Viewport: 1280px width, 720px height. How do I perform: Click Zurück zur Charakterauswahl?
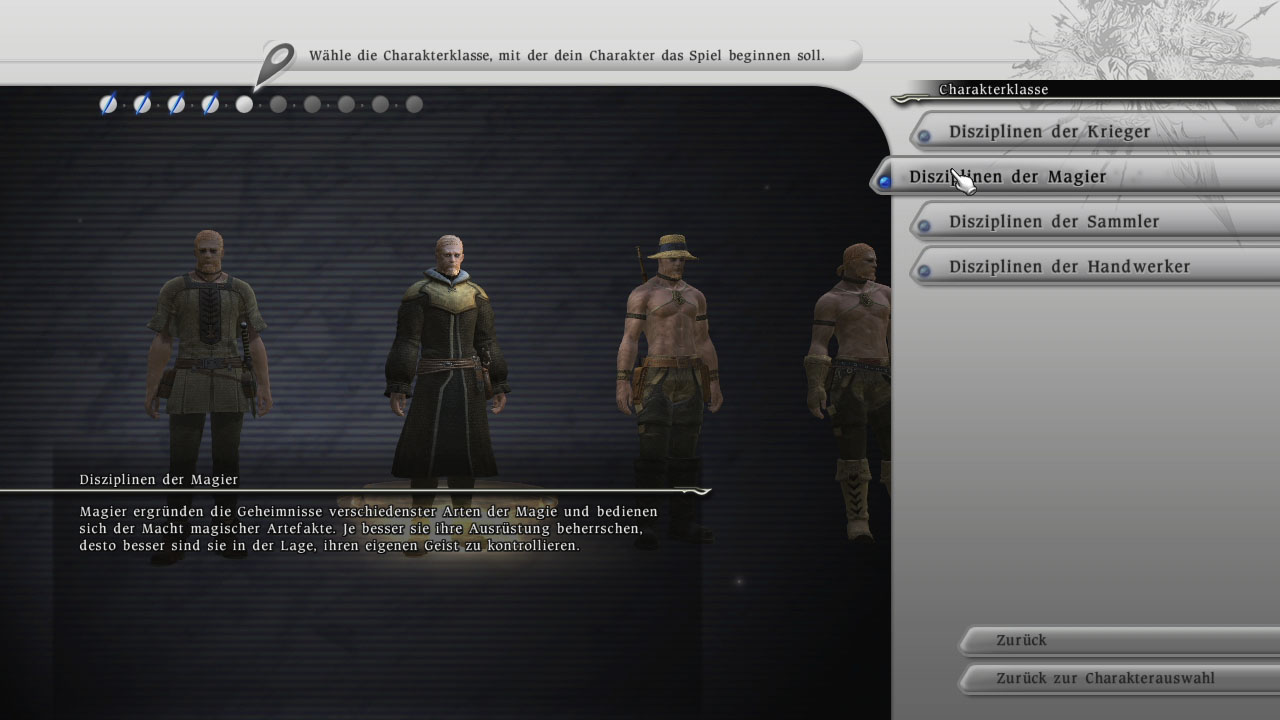[1090, 678]
